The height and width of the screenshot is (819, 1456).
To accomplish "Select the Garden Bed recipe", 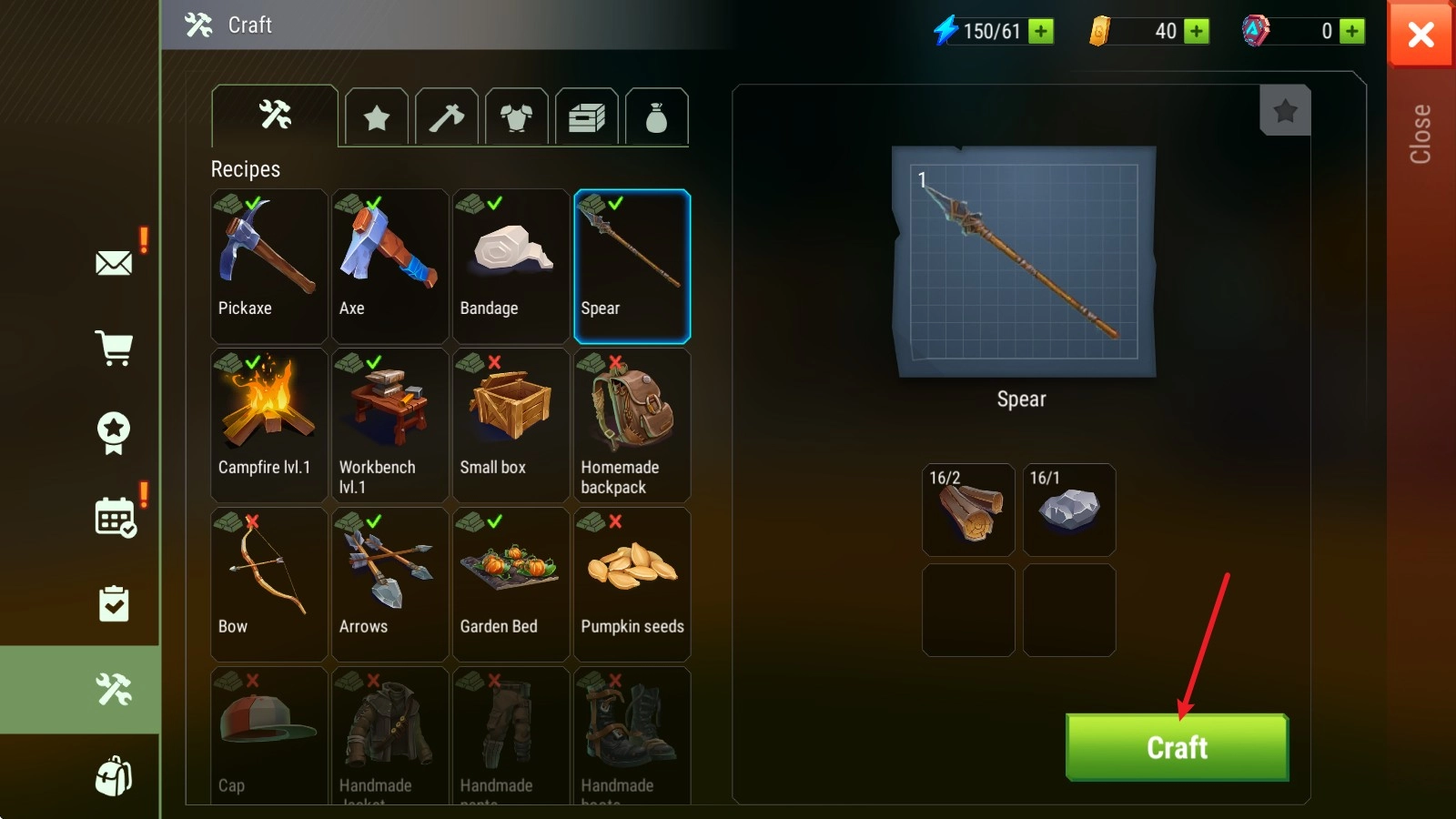I will pyautogui.click(x=511, y=584).
